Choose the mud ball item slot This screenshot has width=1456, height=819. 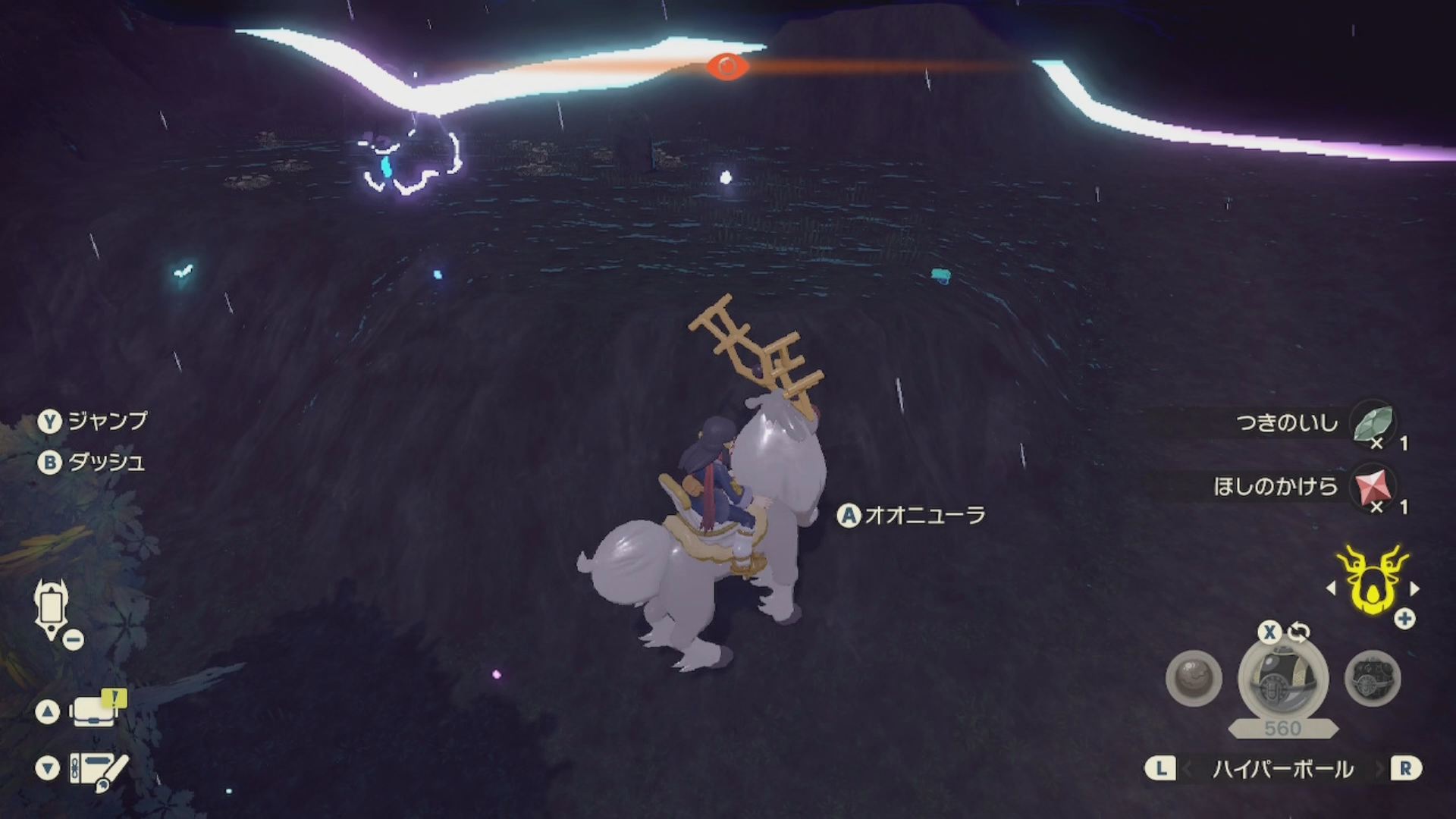click(1194, 679)
